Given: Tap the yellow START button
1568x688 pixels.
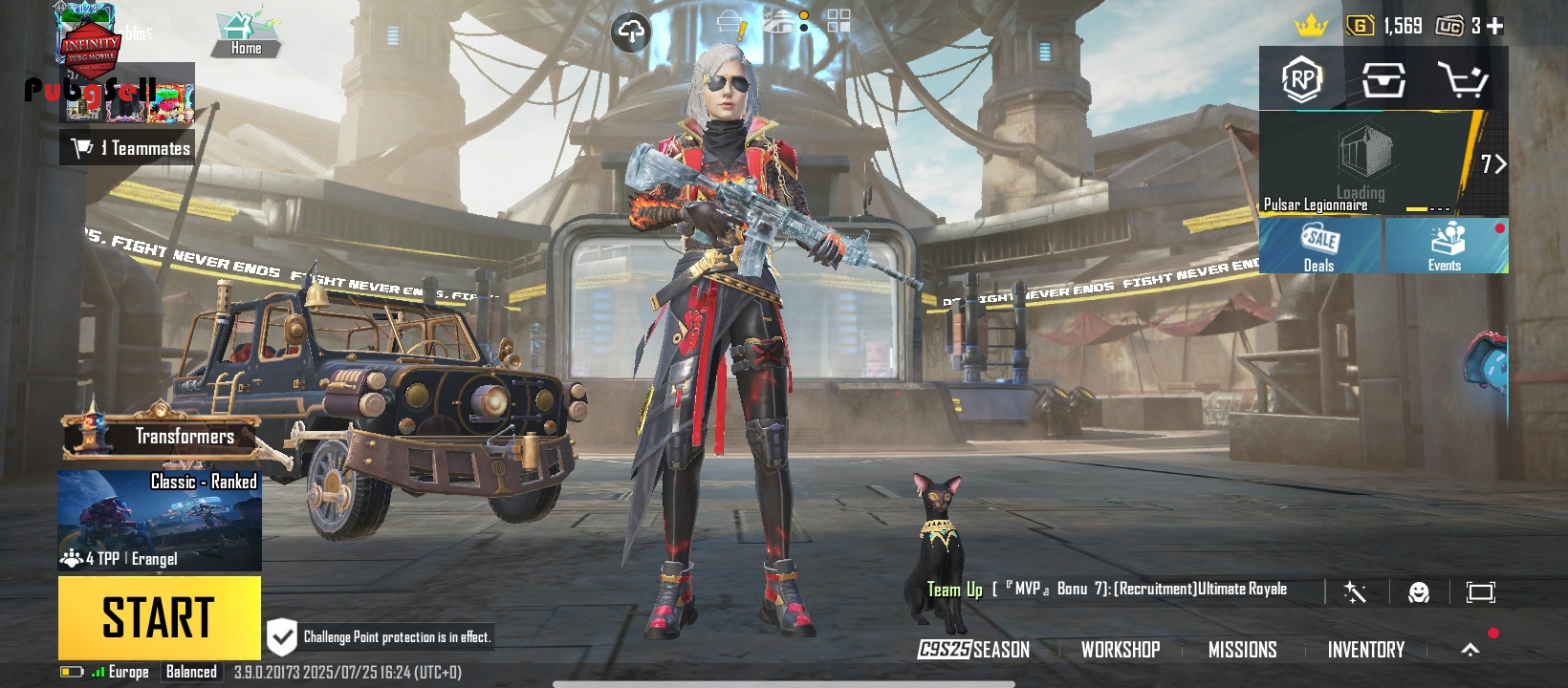Looking at the screenshot, I should click(x=159, y=616).
